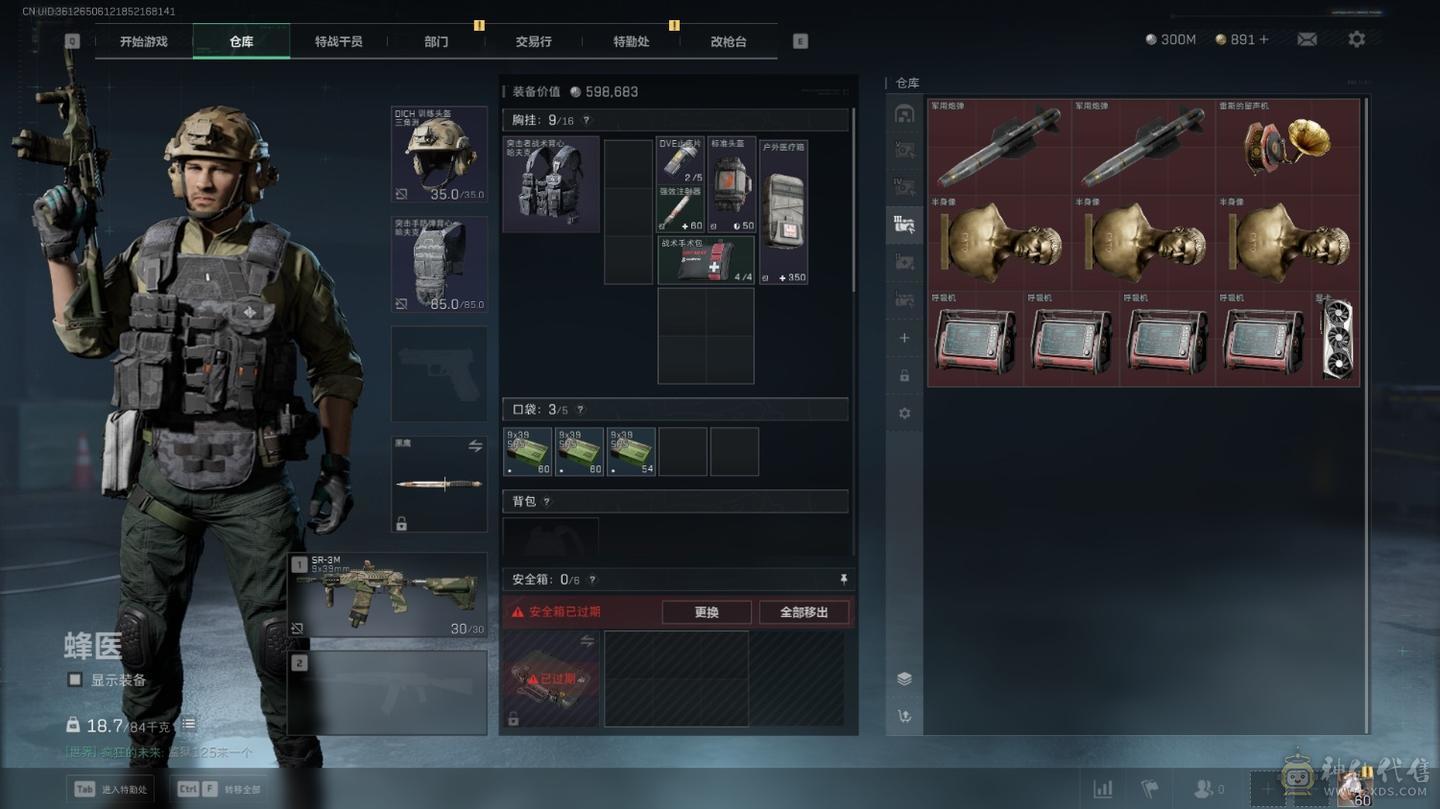Select the 特勤处 tab

pos(631,42)
